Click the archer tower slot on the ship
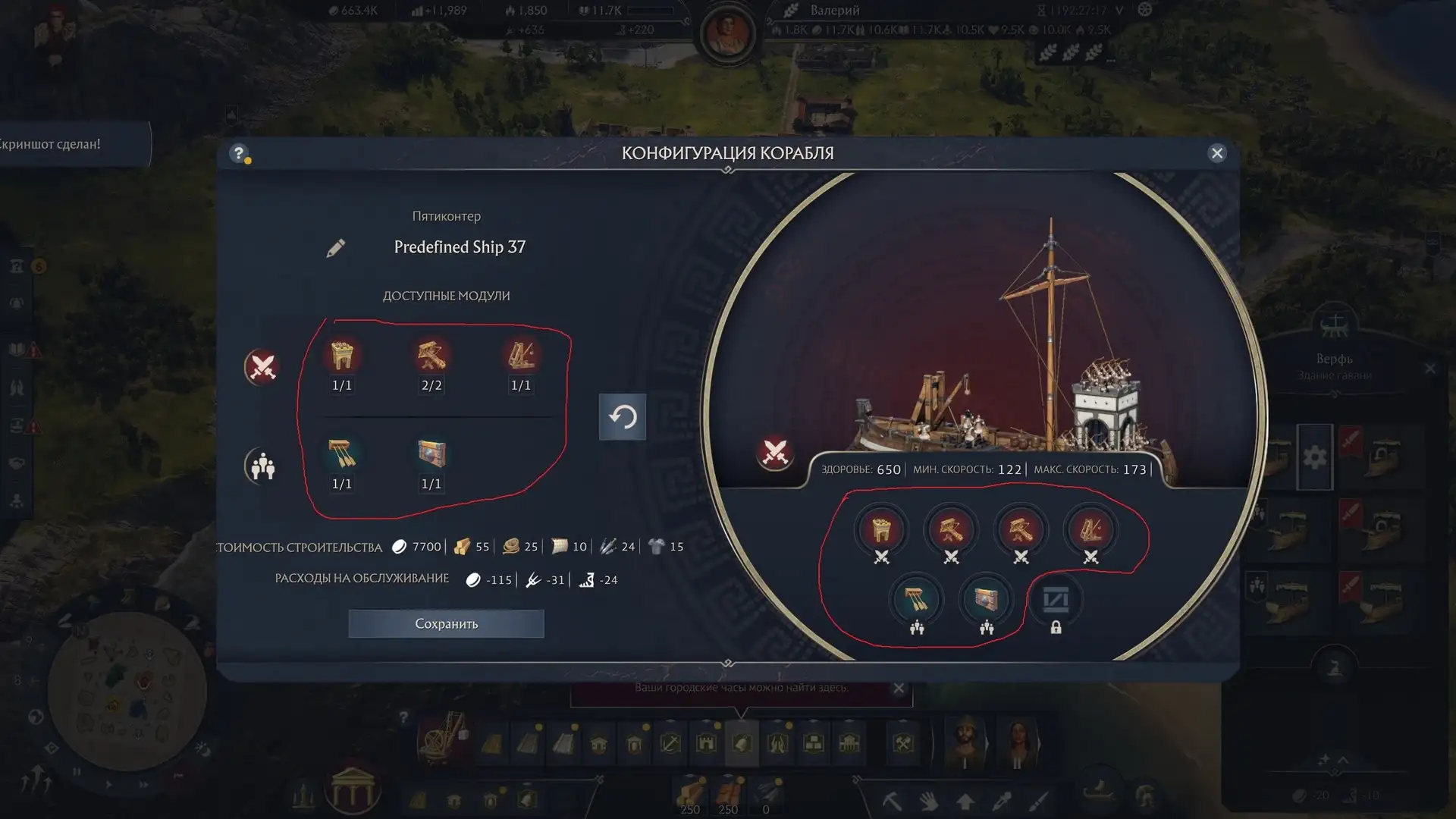The image size is (1456, 819). [881, 529]
